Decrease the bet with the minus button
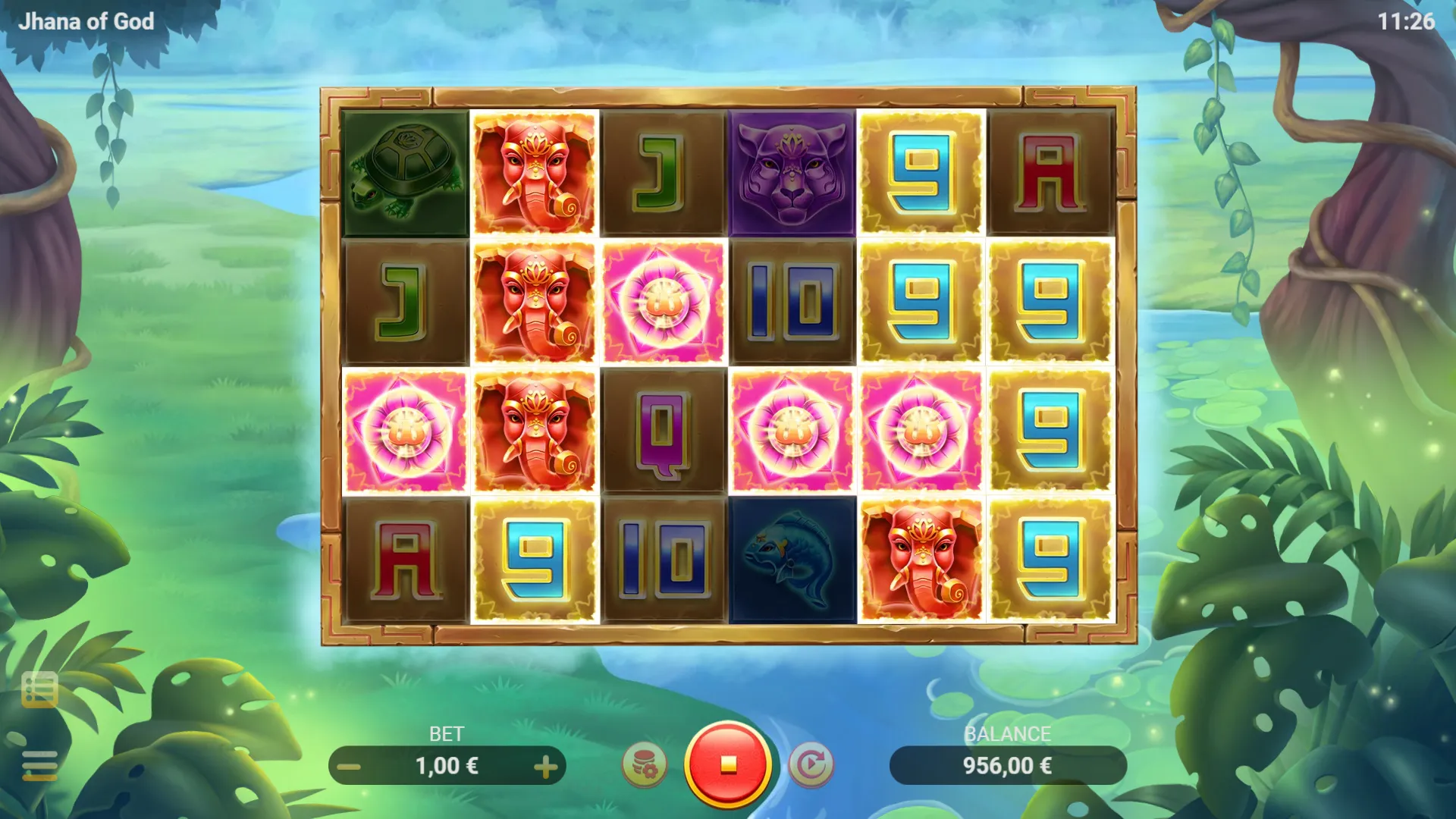 pyautogui.click(x=349, y=767)
